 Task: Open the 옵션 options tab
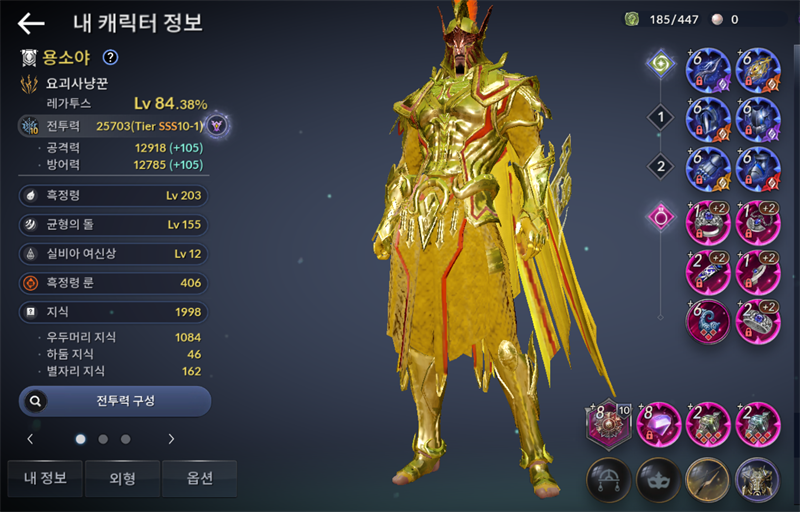(x=199, y=478)
